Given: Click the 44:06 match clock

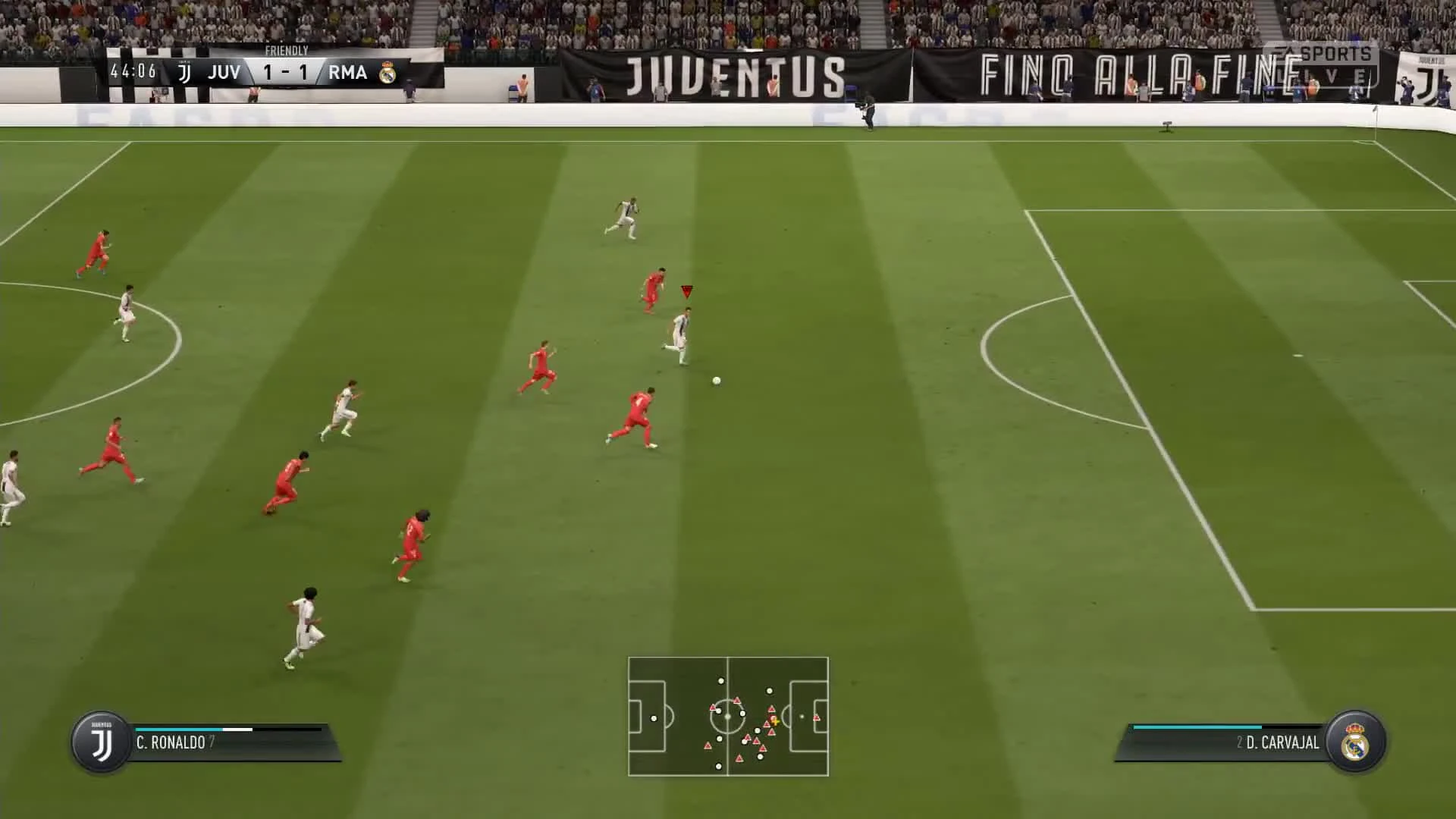Looking at the screenshot, I should coord(133,73).
